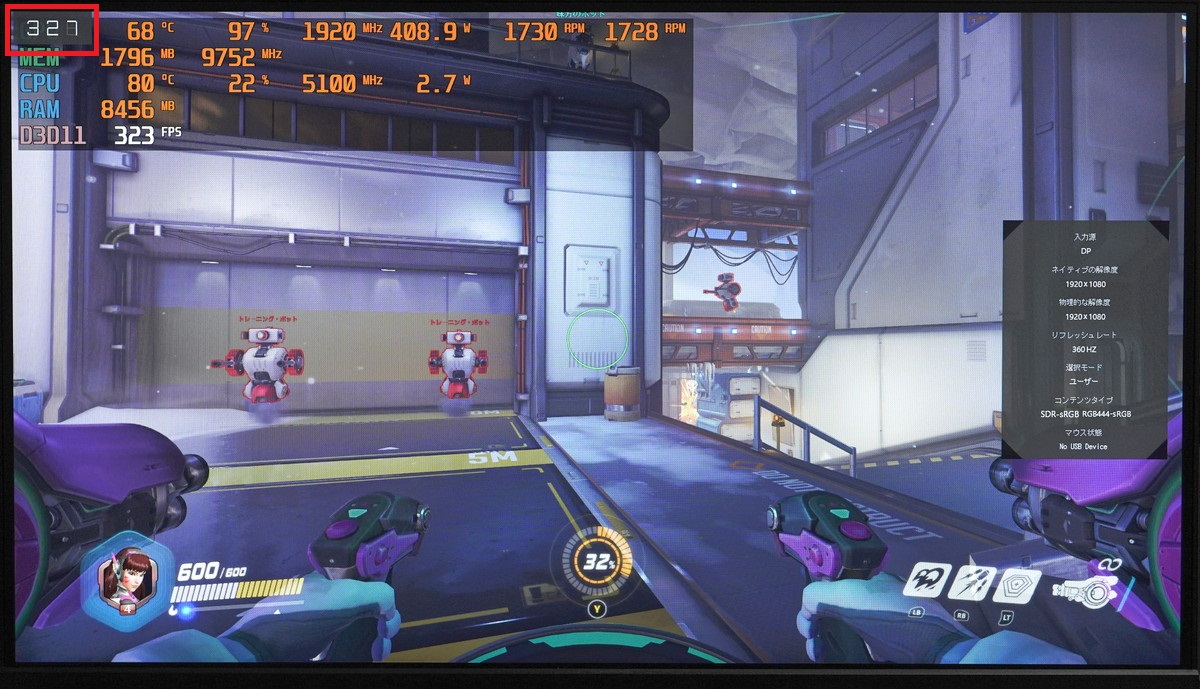Click the circular ultimate charge meter
Screen dimensions: 1200x689
(x=598, y=562)
